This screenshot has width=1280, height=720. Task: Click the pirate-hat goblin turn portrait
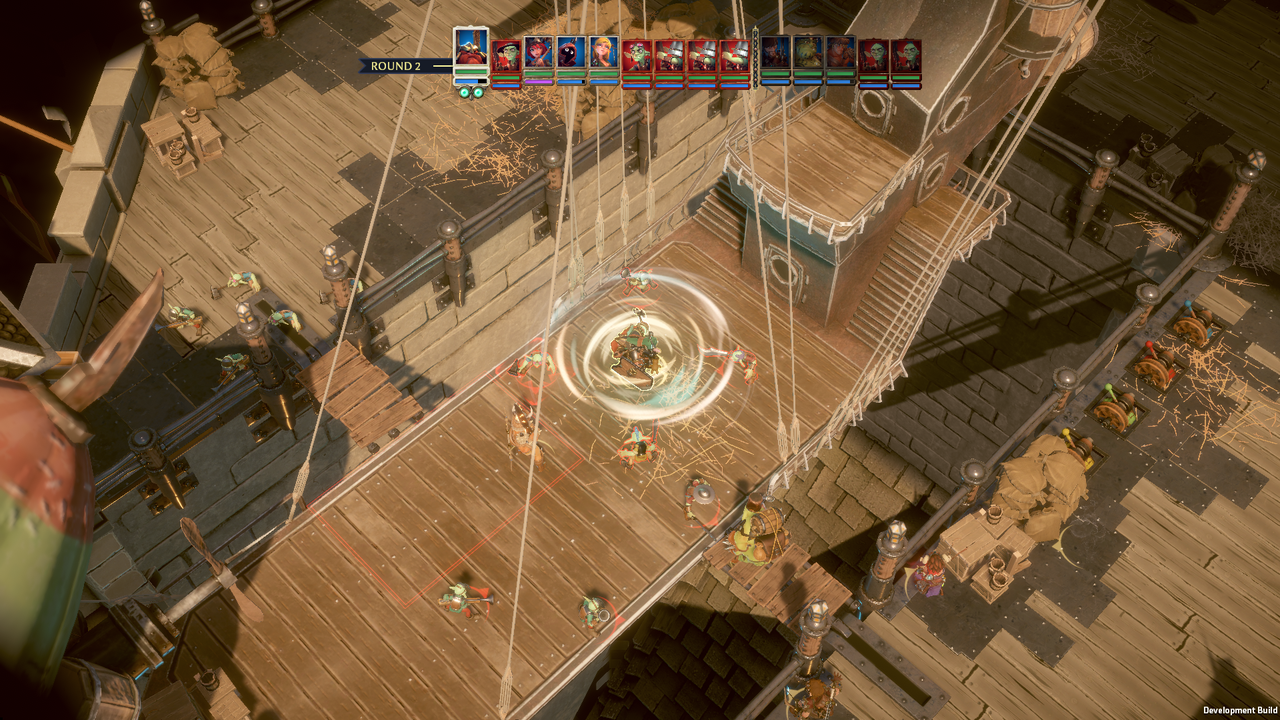pos(506,54)
